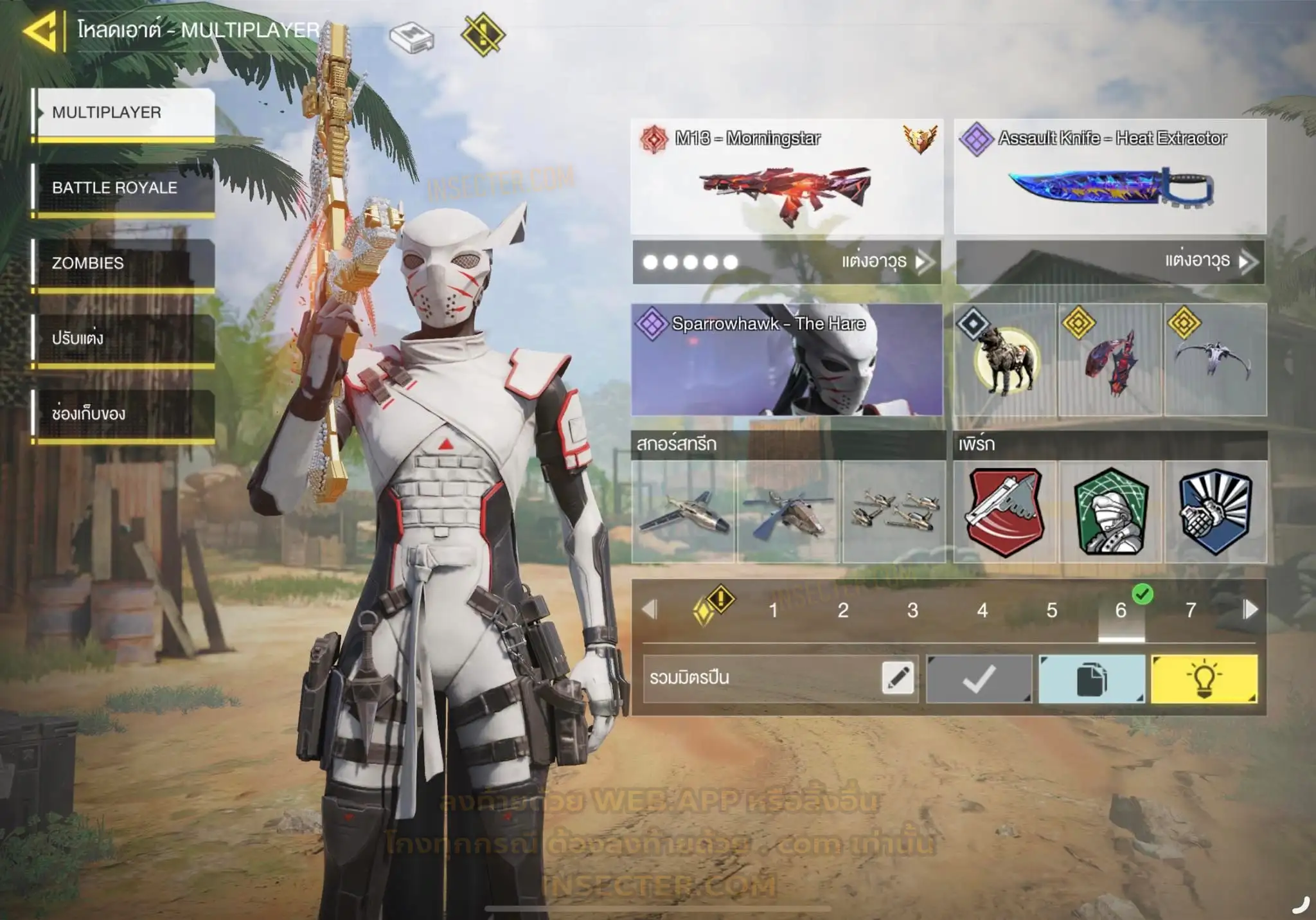The height and width of the screenshot is (920, 1316).
Task: Switch to the BATTLE ROYALE tab
Action: (125, 188)
